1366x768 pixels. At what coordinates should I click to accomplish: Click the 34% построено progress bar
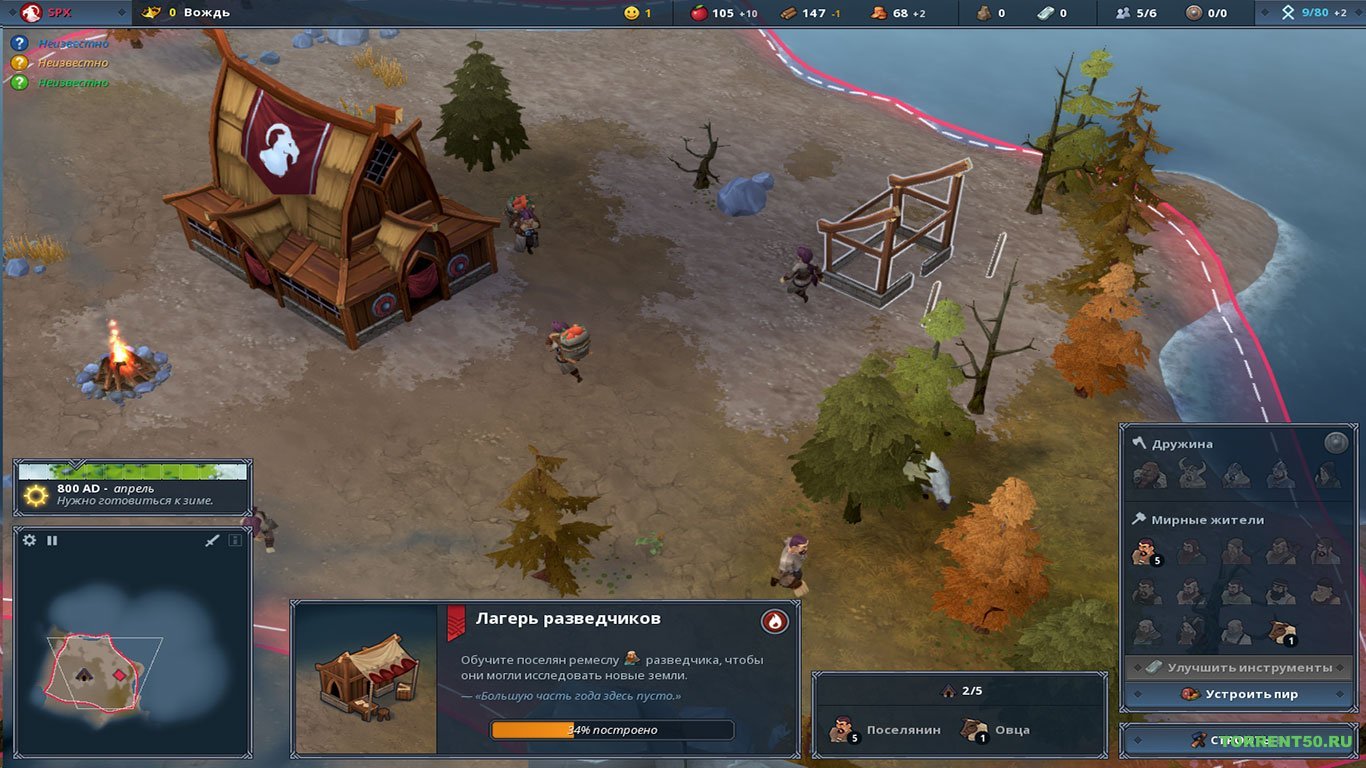[x=610, y=730]
